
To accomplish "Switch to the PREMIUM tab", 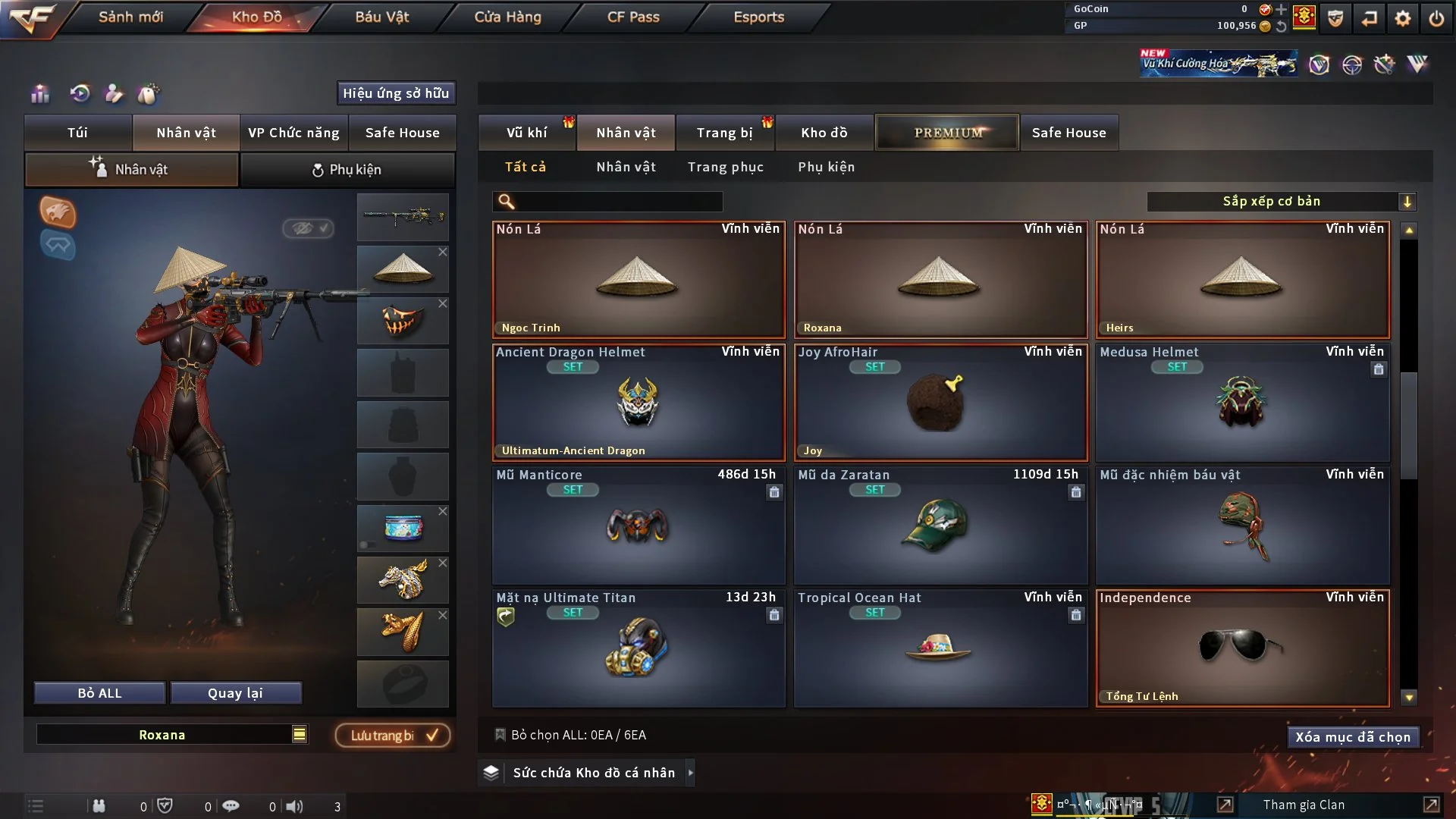I will click(x=947, y=133).
